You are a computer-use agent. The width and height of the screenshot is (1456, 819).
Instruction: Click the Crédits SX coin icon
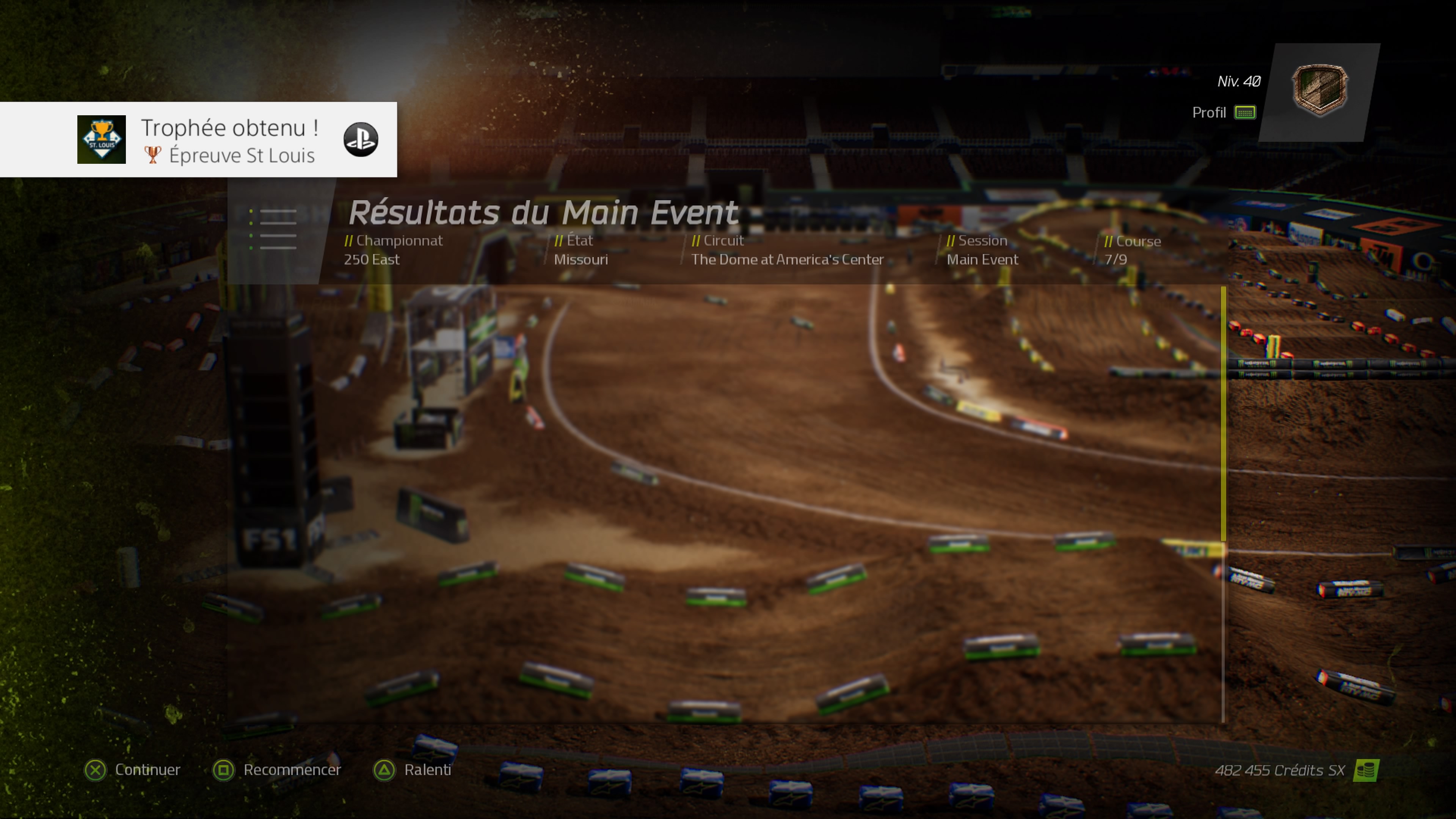(1365, 770)
